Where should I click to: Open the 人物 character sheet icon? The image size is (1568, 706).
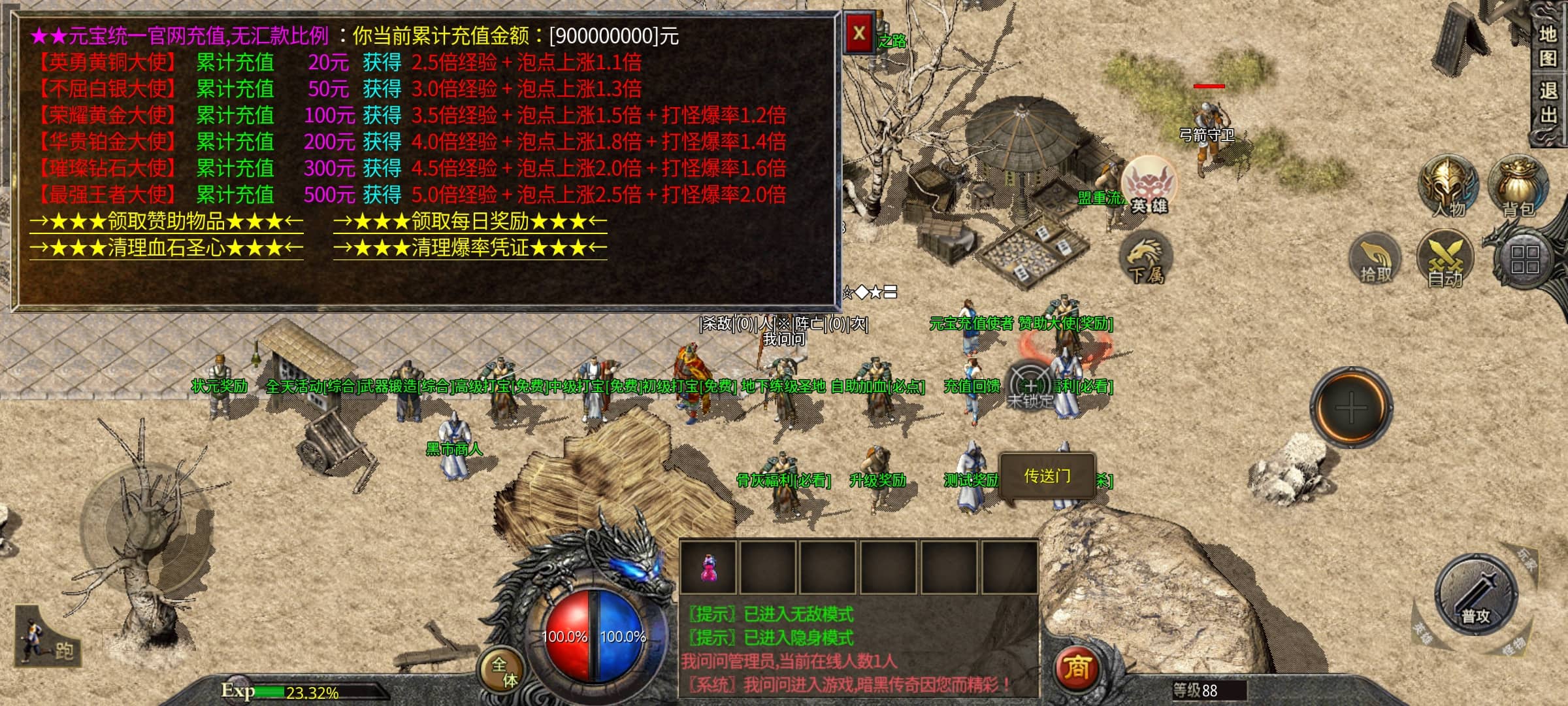click(x=1447, y=186)
